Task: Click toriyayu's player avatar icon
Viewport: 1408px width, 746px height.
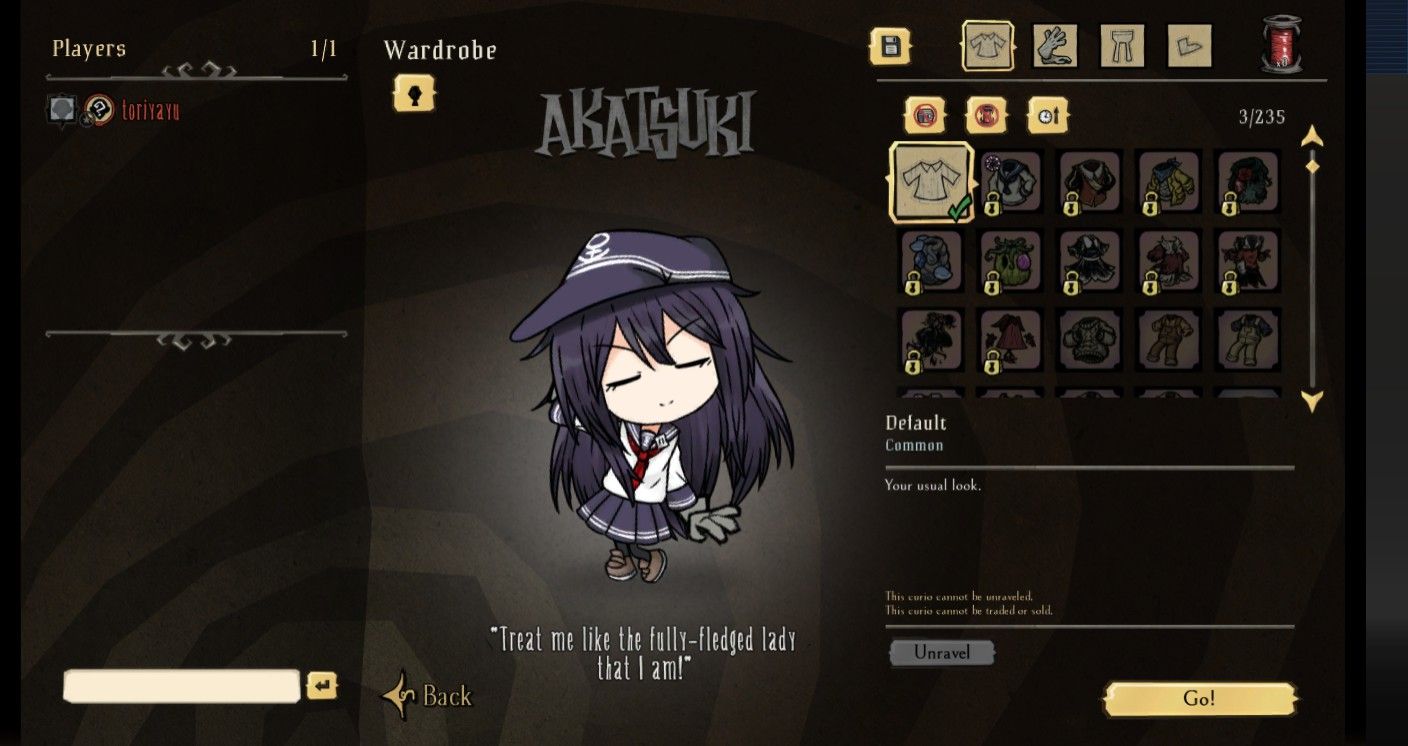Action: click(x=60, y=107)
